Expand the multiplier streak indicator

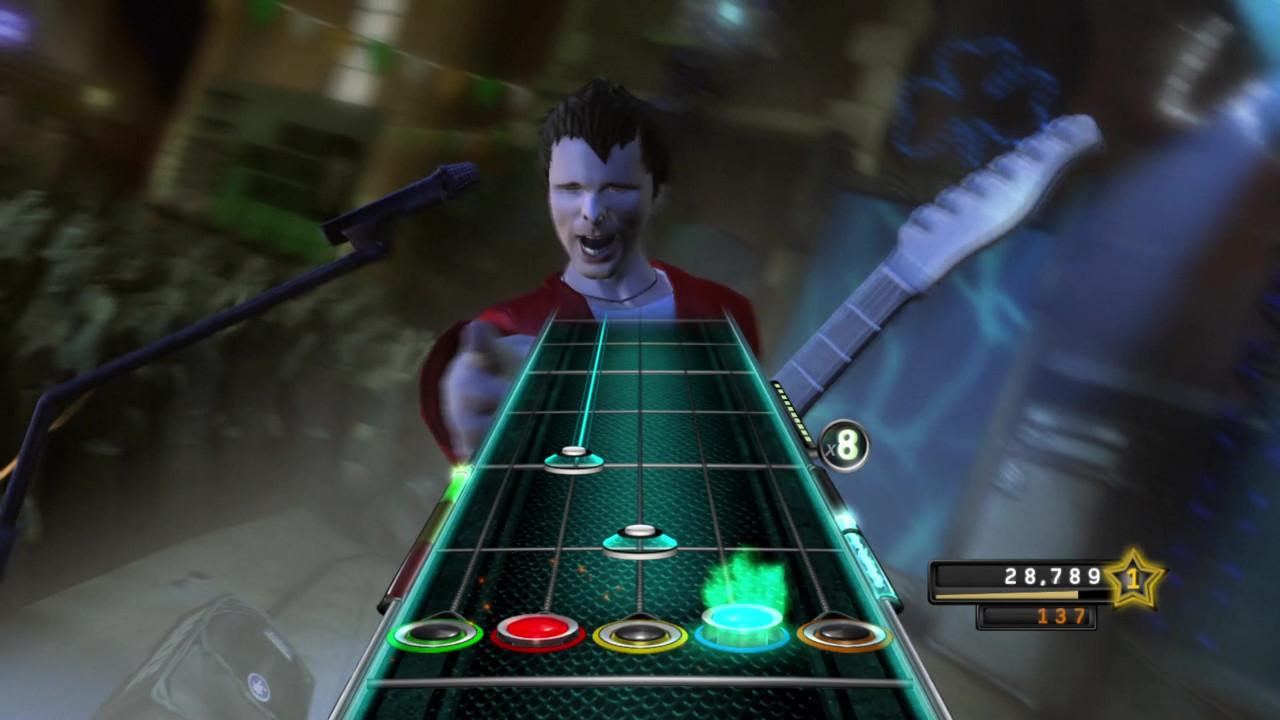tap(846, 446)
